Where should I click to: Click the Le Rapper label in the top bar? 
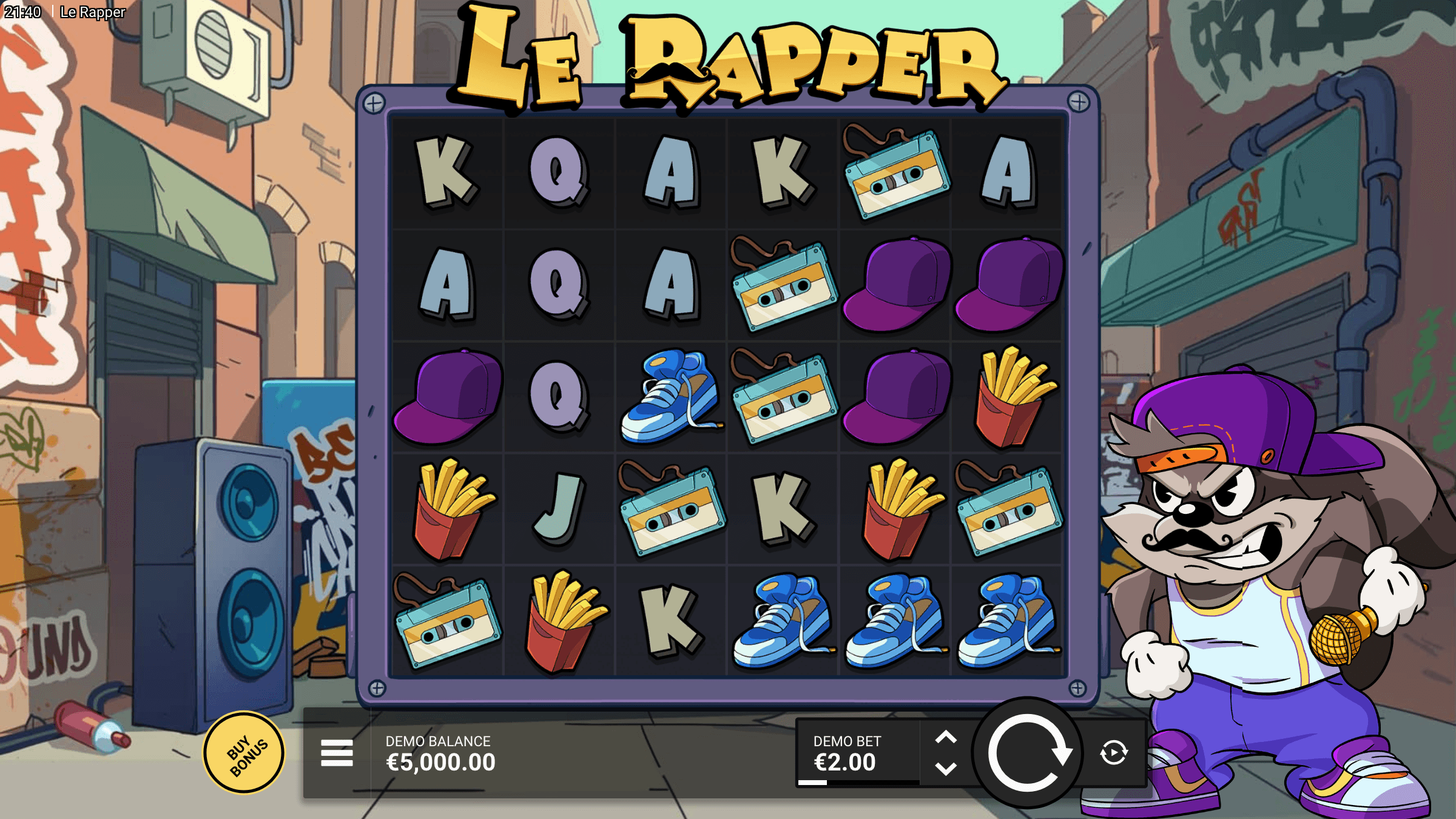point(92,11)
